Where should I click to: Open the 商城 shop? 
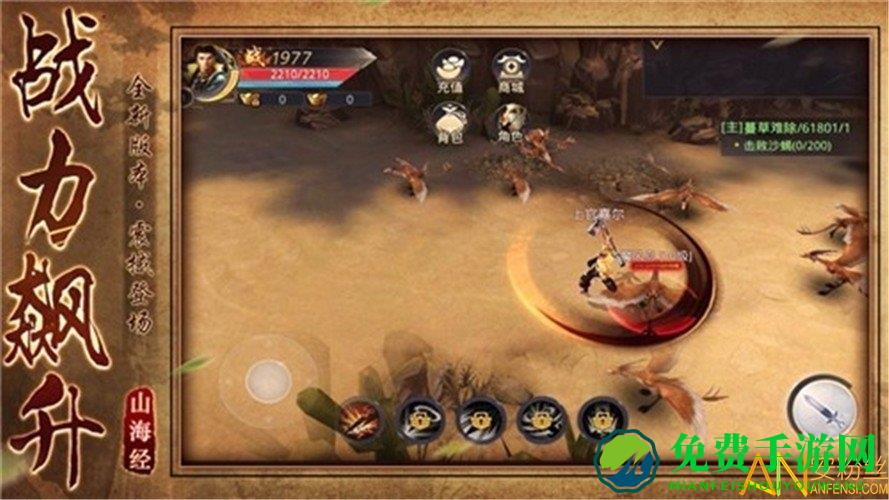[x=510, y=70]
